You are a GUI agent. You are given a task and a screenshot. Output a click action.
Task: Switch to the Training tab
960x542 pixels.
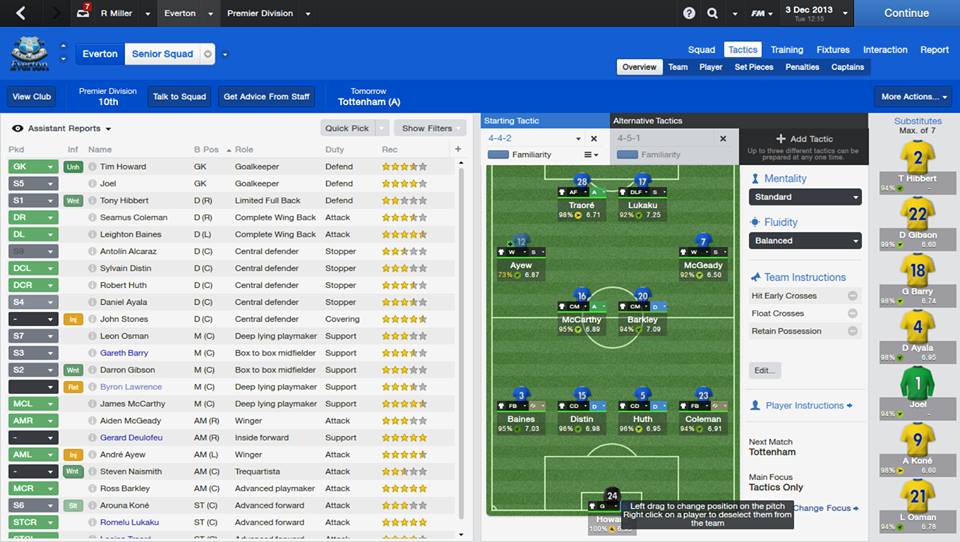pyautogui.click(x=786, y=49)
